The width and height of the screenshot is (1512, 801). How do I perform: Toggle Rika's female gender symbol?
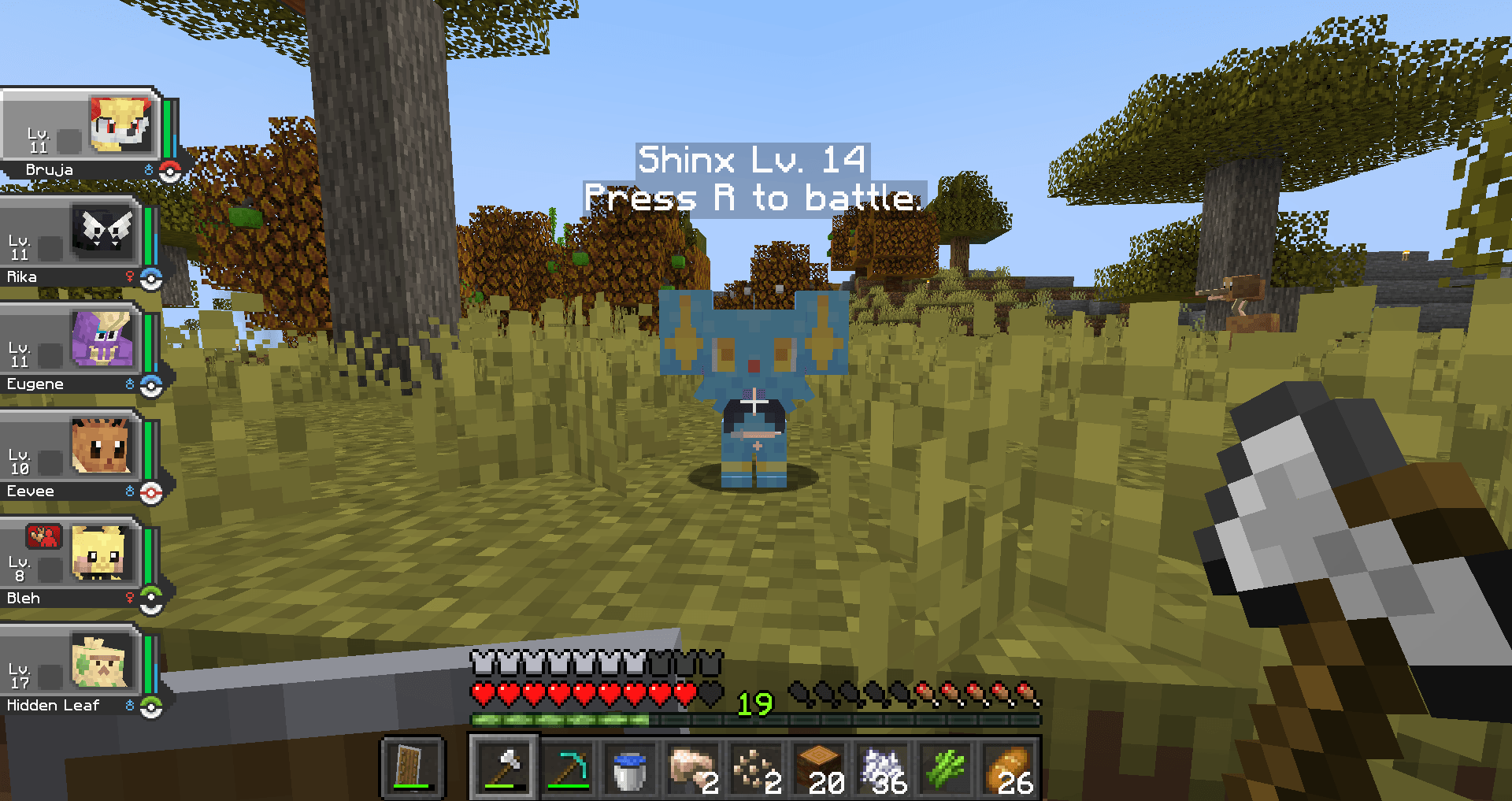(132, 277)
